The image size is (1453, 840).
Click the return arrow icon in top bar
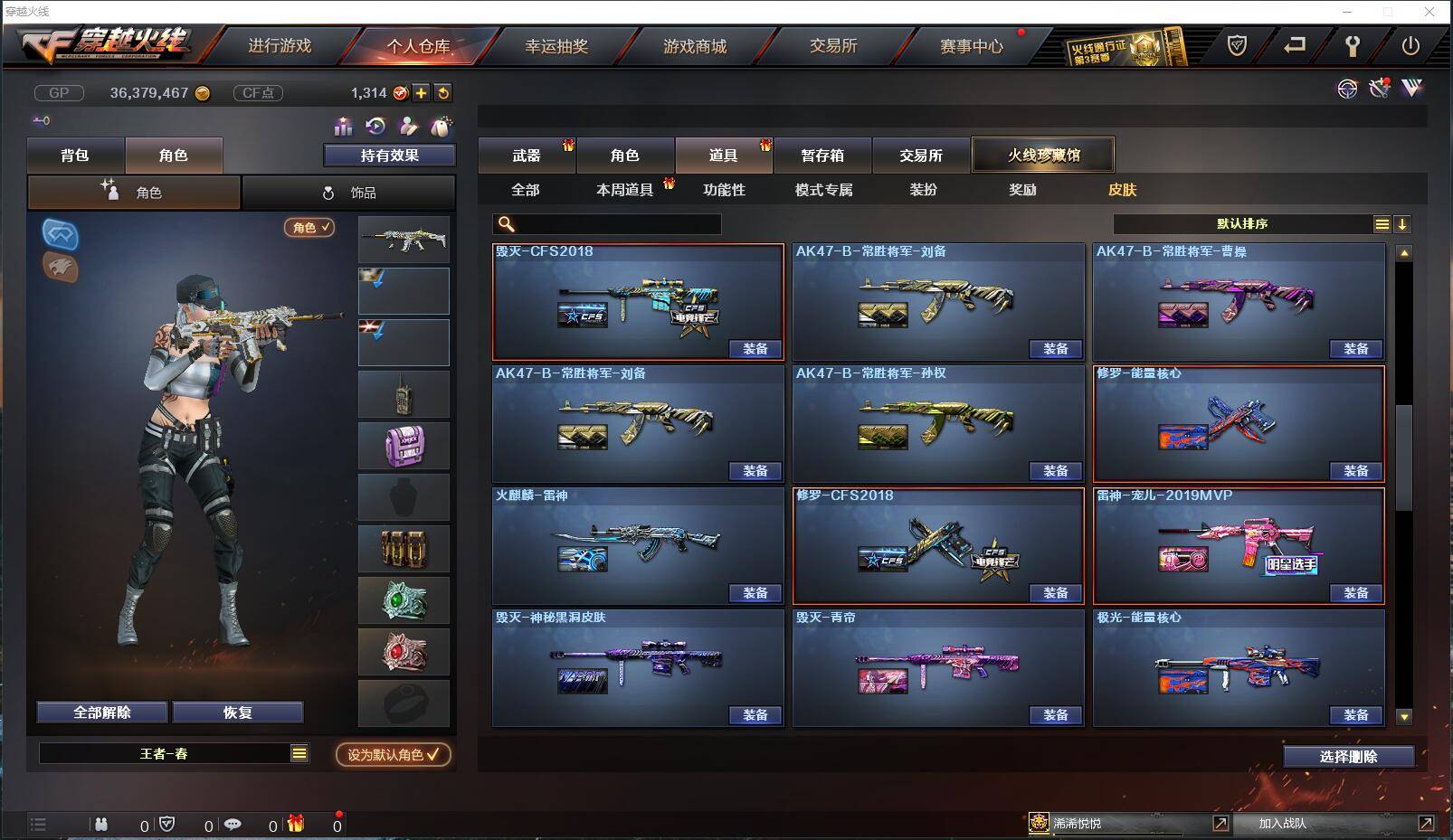(1296, 43)
